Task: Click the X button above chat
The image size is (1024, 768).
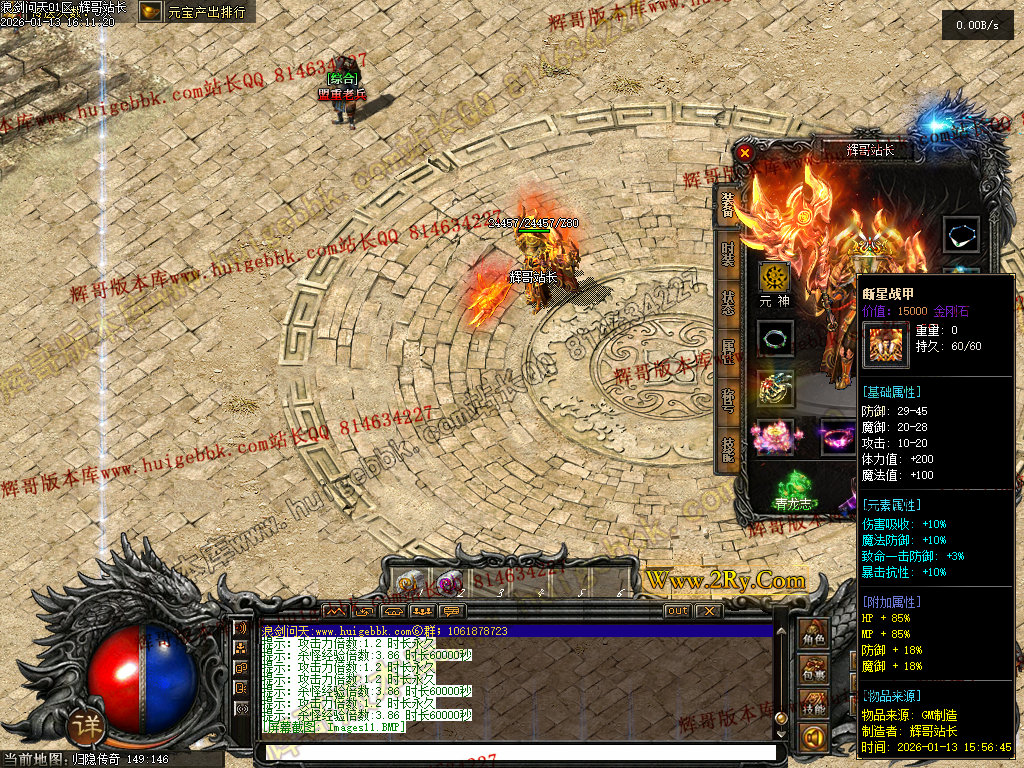Action: (x=708, y=611)
